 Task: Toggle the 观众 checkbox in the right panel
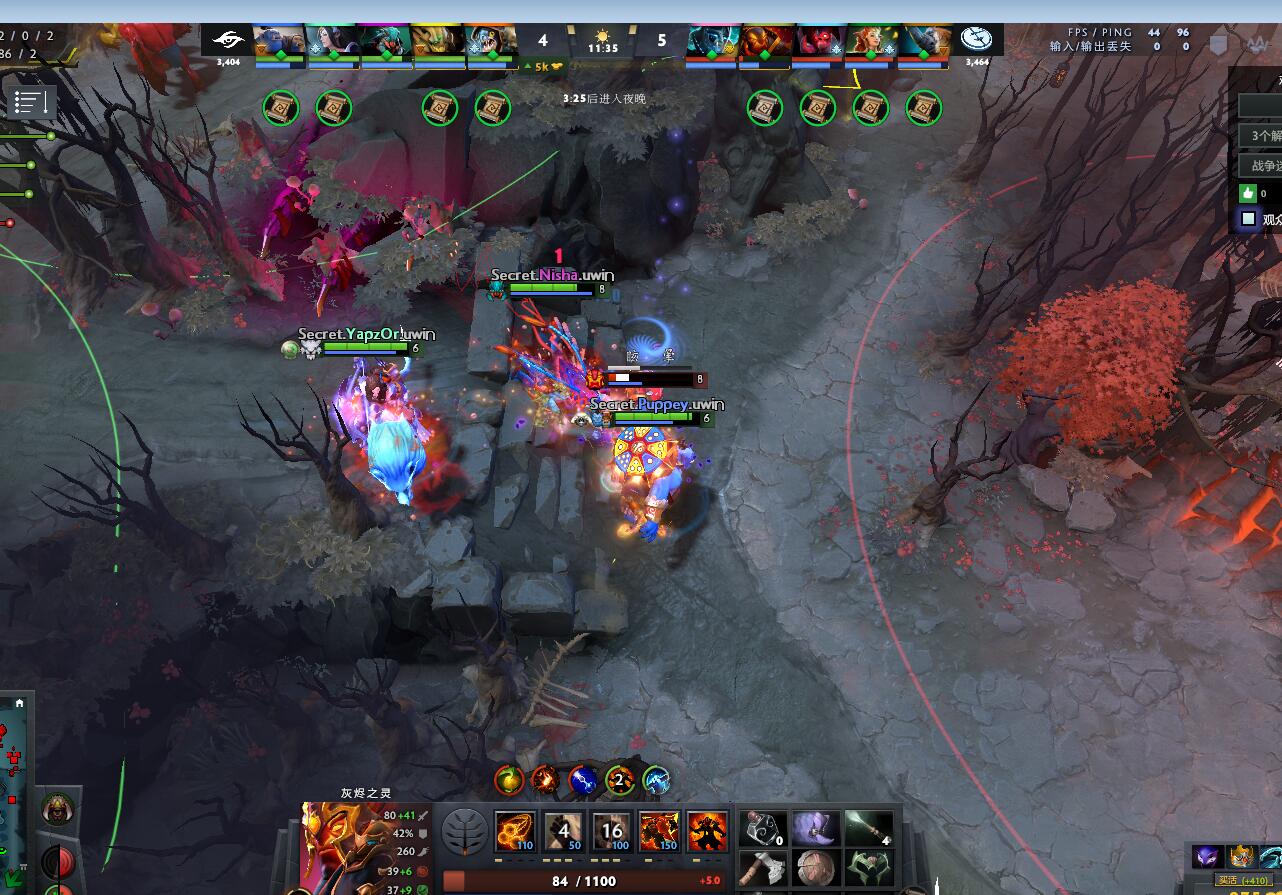1249,218
